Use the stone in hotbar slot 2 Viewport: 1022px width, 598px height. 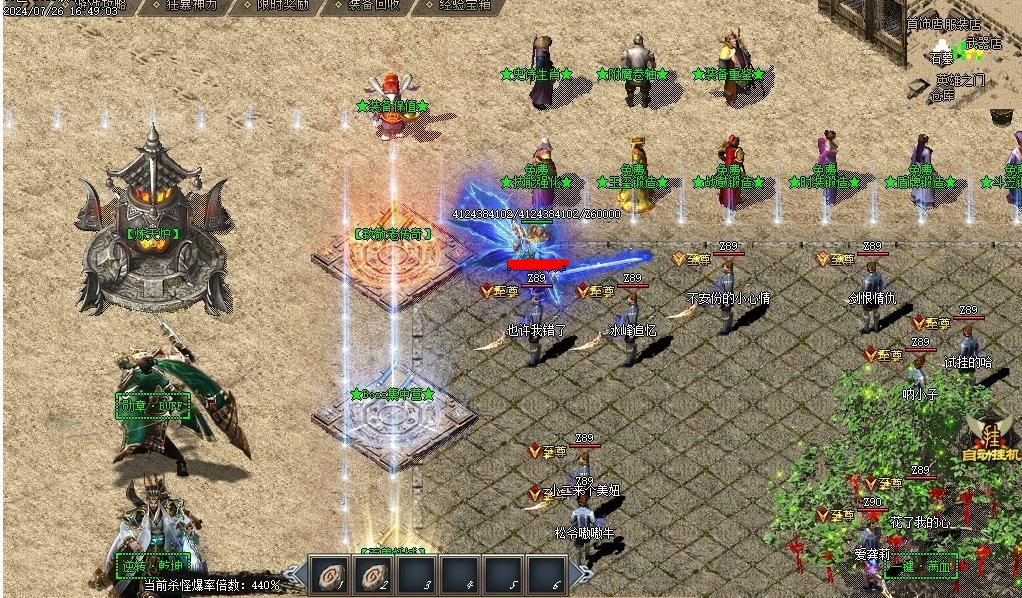pyautogui.click(x=372, y=576)
